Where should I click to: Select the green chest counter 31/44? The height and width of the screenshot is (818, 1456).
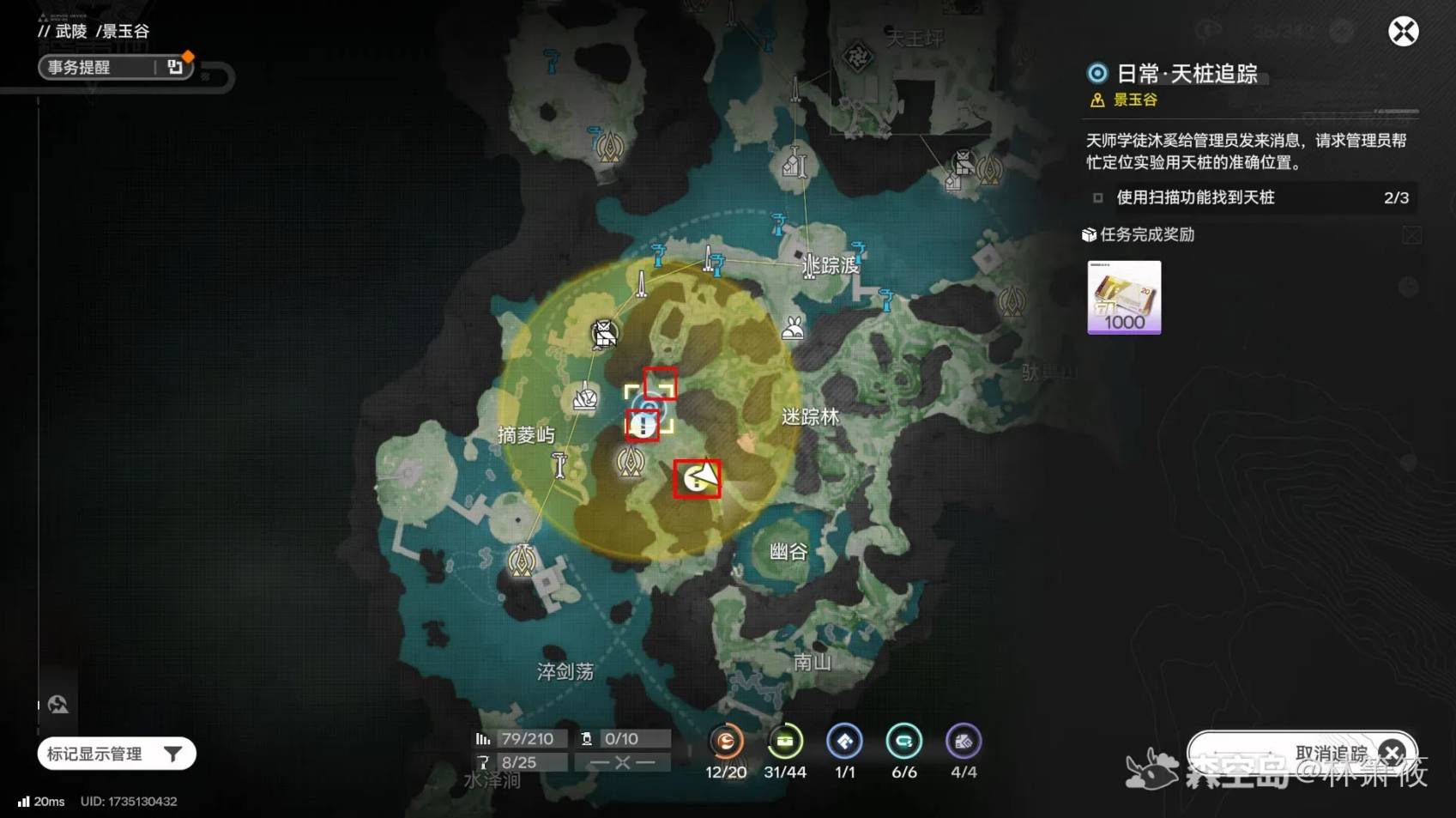point(785,742)
